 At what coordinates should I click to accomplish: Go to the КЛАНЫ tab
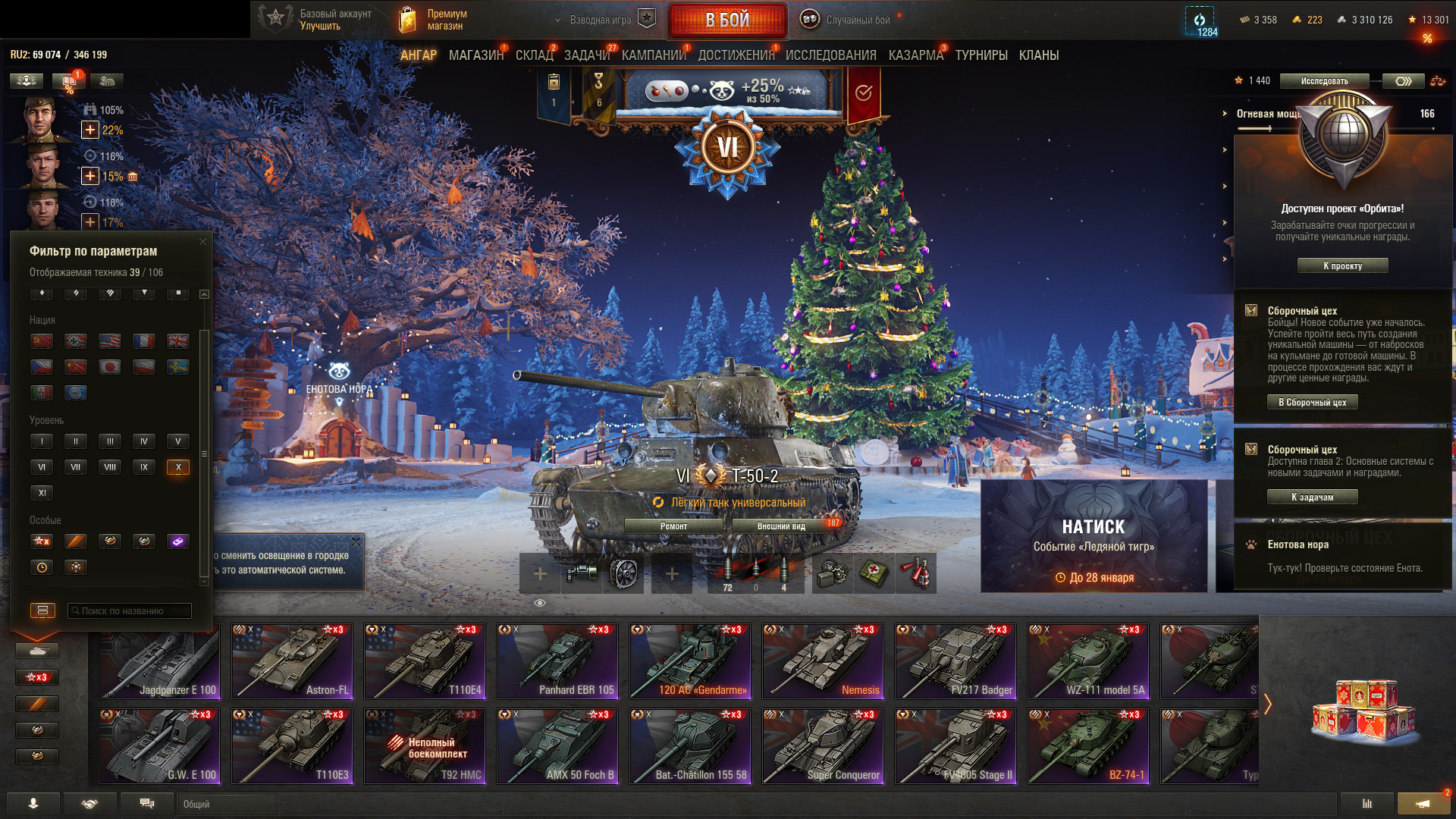[x=1038, y=55]
